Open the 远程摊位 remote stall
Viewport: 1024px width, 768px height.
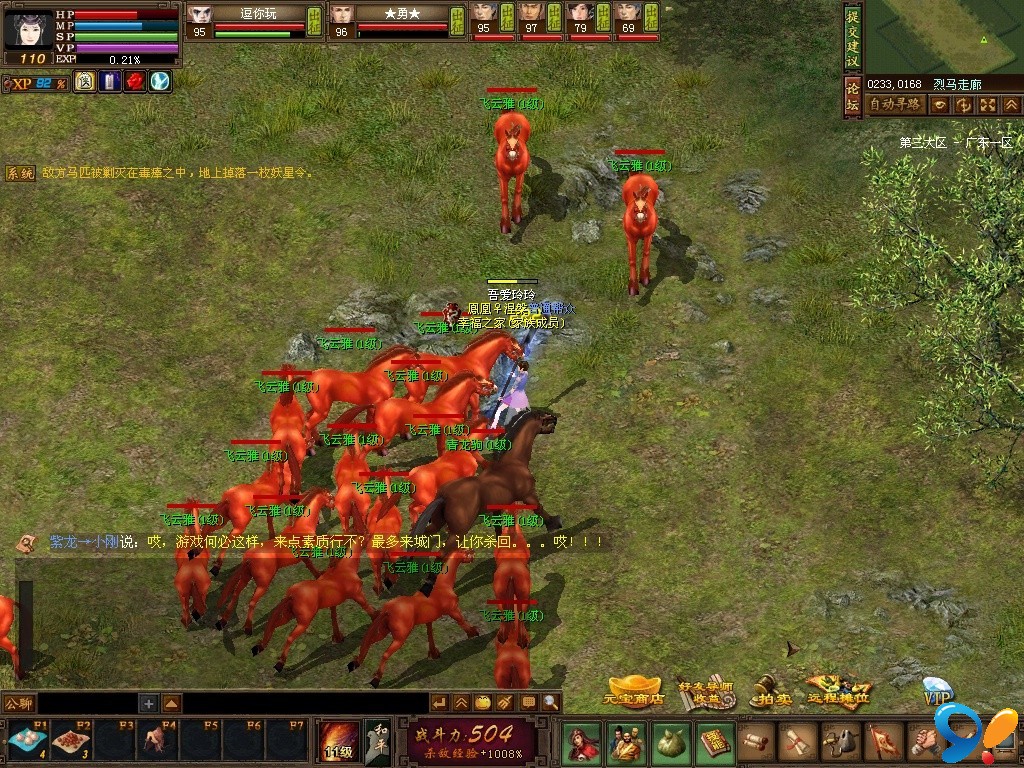pyautogui.click(x=839, y=689)
